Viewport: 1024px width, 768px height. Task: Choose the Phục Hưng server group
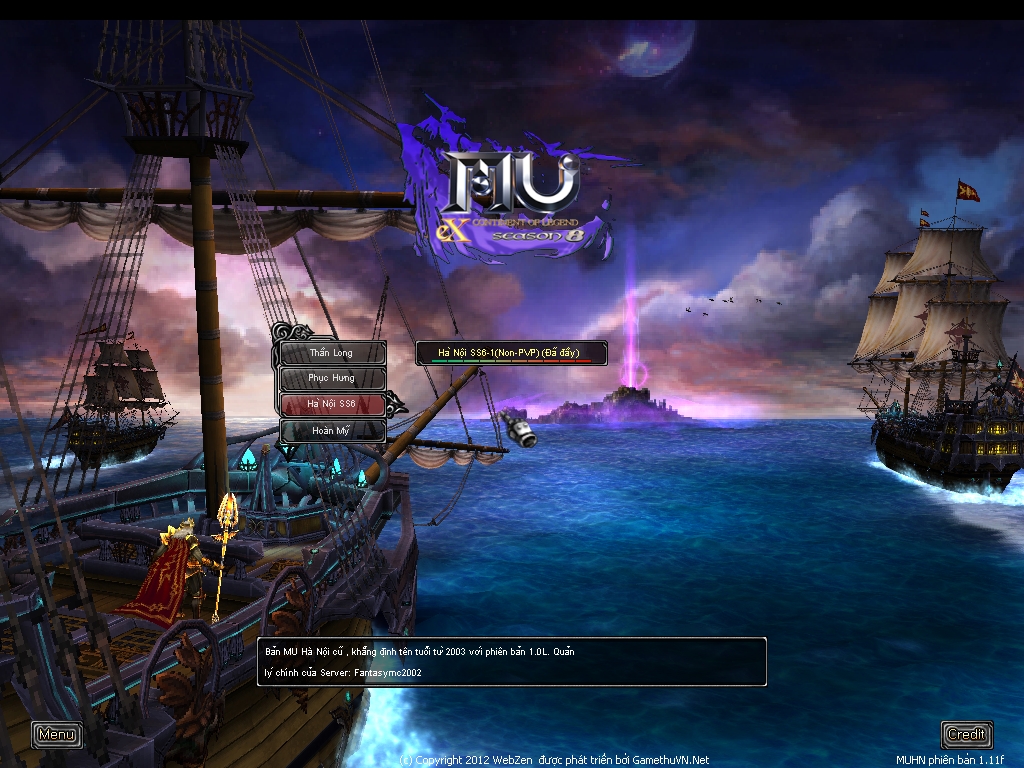pos(332,379)
